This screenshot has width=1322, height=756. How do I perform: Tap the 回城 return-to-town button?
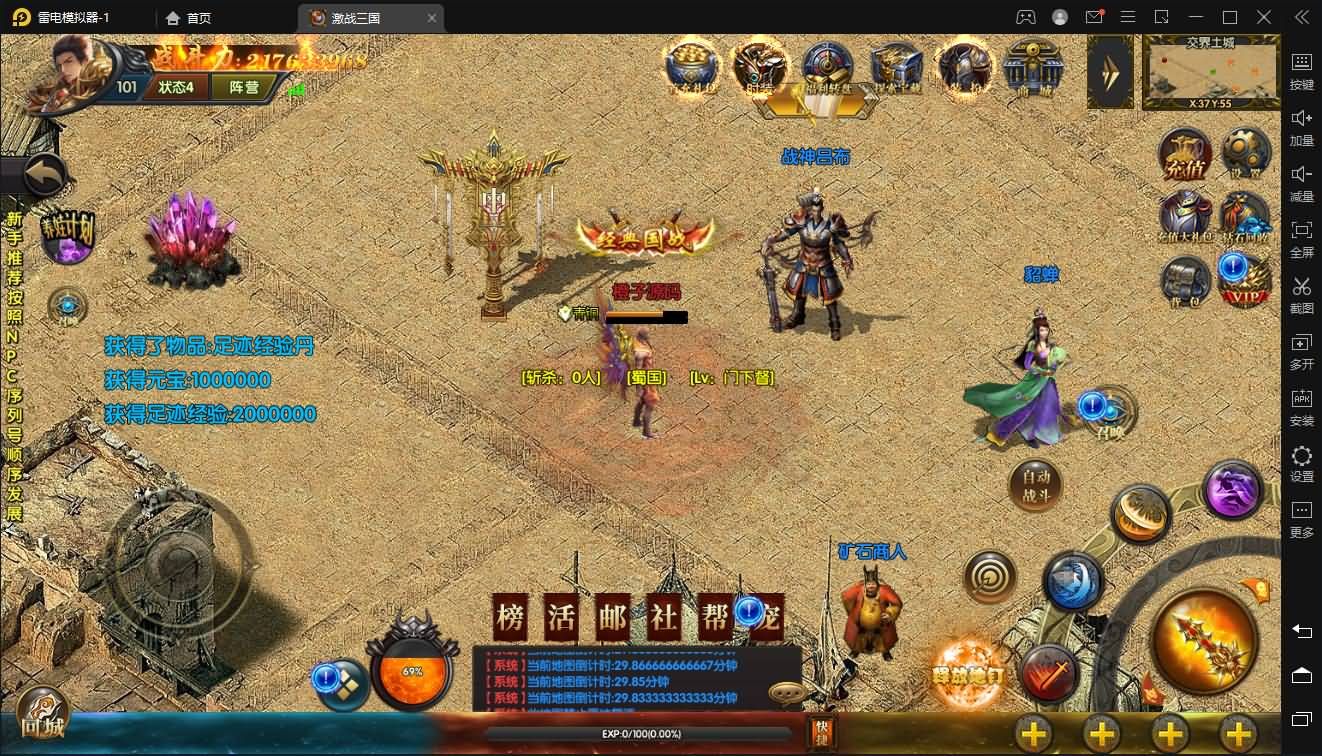(42, 713)
